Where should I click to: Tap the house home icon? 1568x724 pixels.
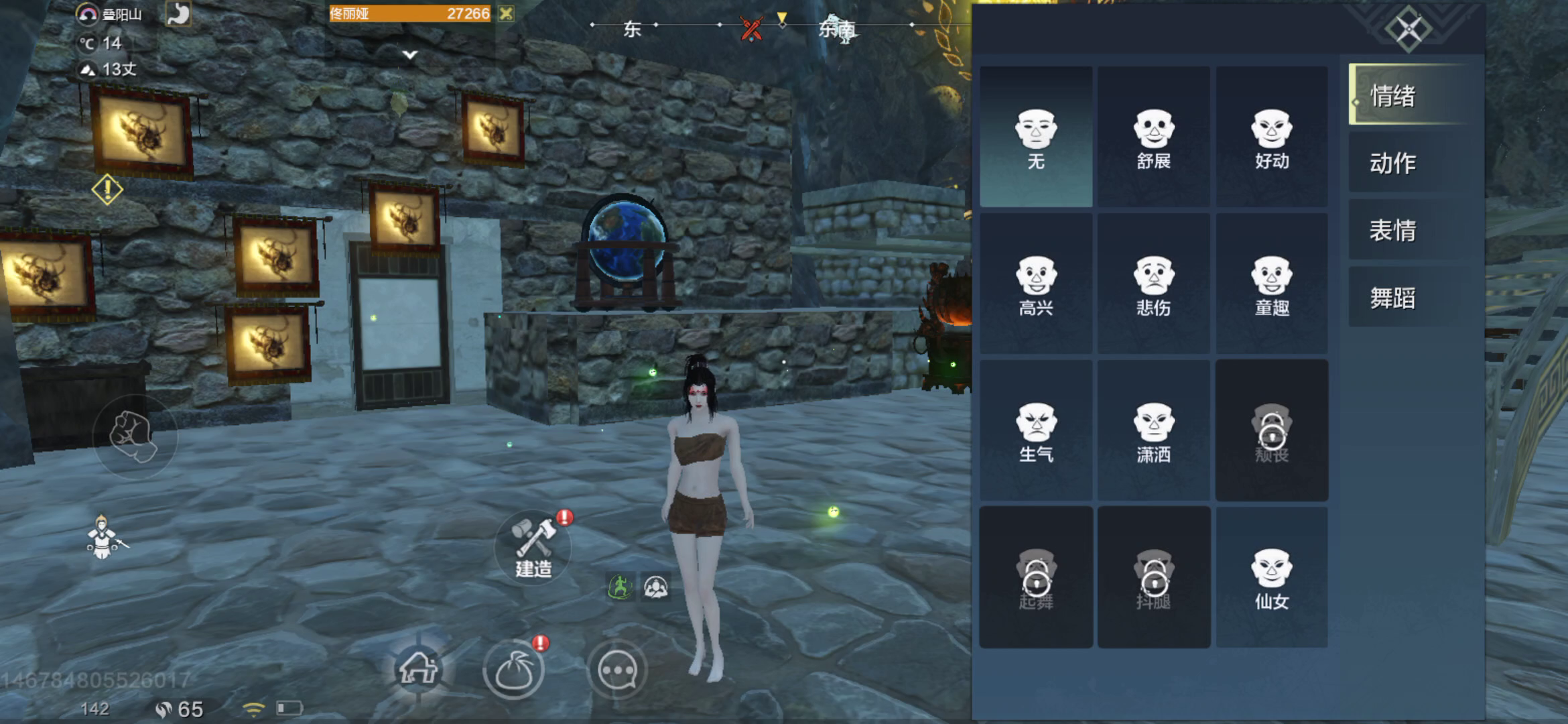tap(418, 668)
